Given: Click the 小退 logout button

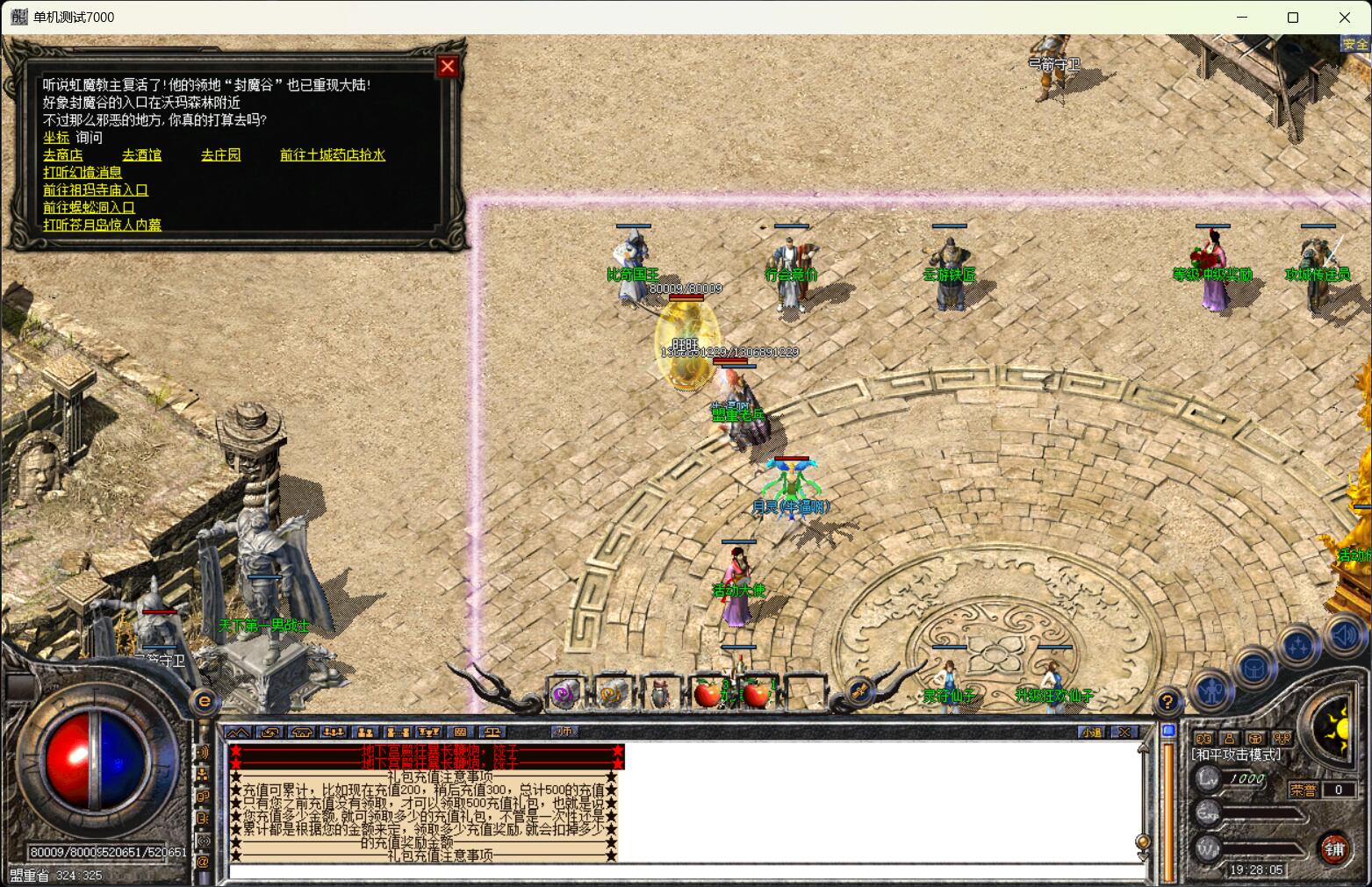Looking at the screenshot, I should [1091, 732].
